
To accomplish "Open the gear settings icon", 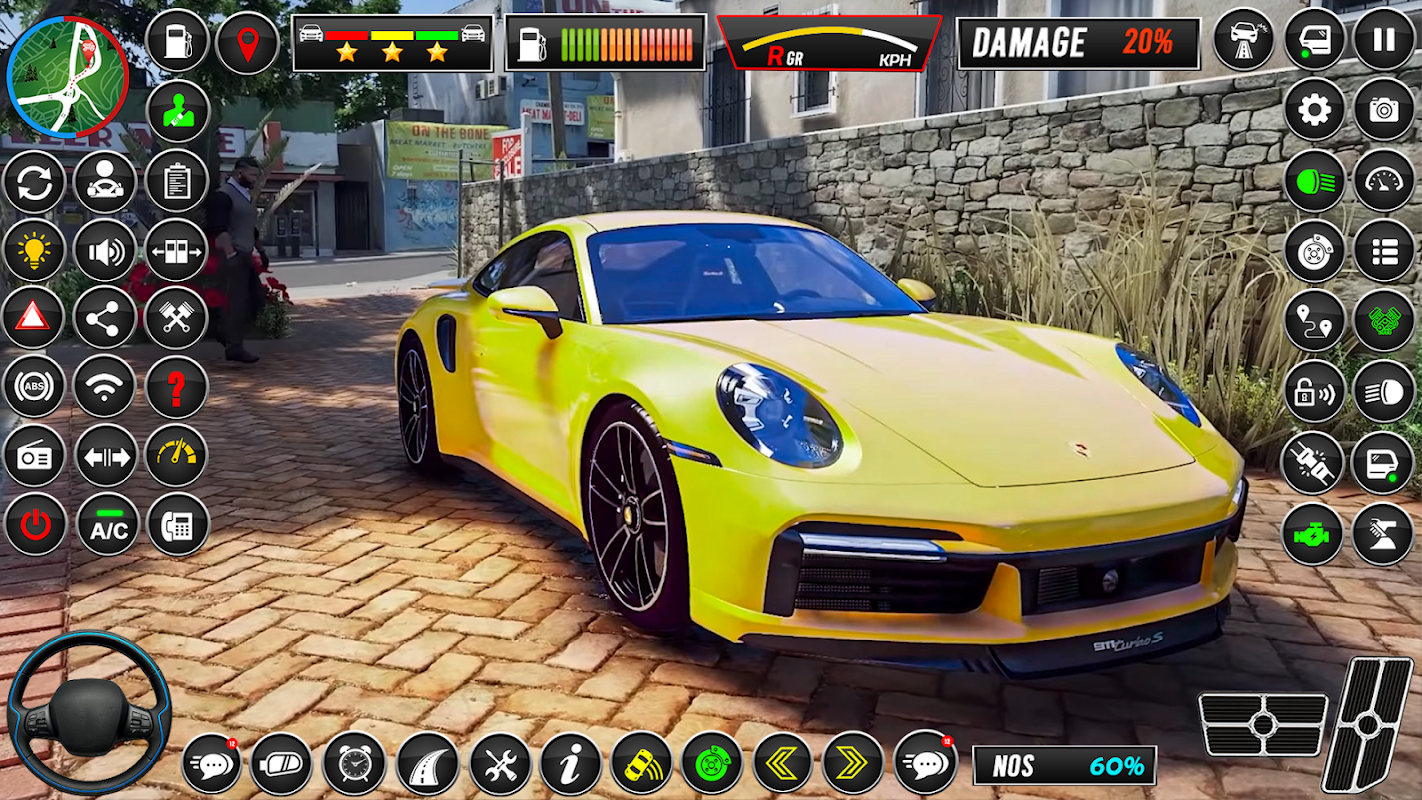I will [x=1315, y=110].
